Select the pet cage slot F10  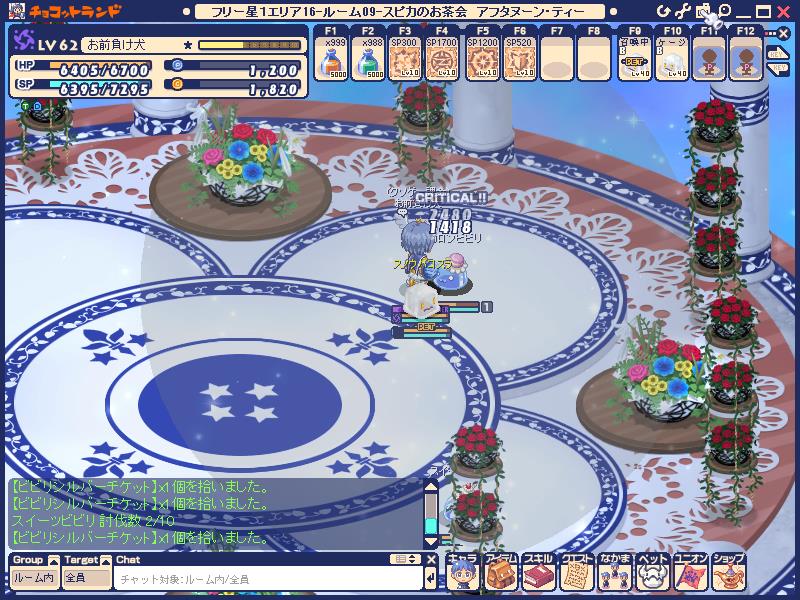(x=671, y=62)
